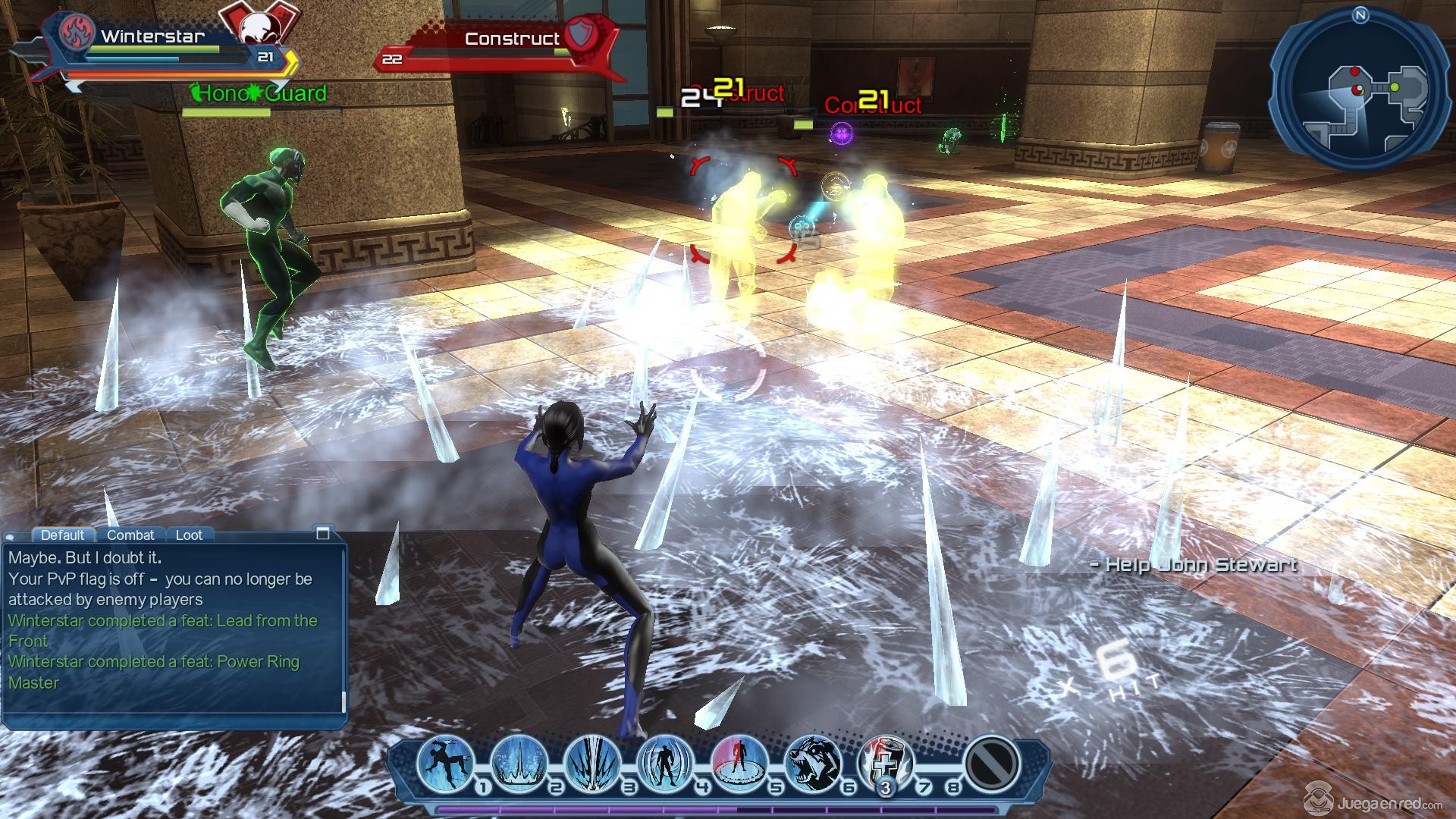Open the Loot chat tab
Image resolution: width=1456 pixels, height=819 pixels.
click(189, 535)
